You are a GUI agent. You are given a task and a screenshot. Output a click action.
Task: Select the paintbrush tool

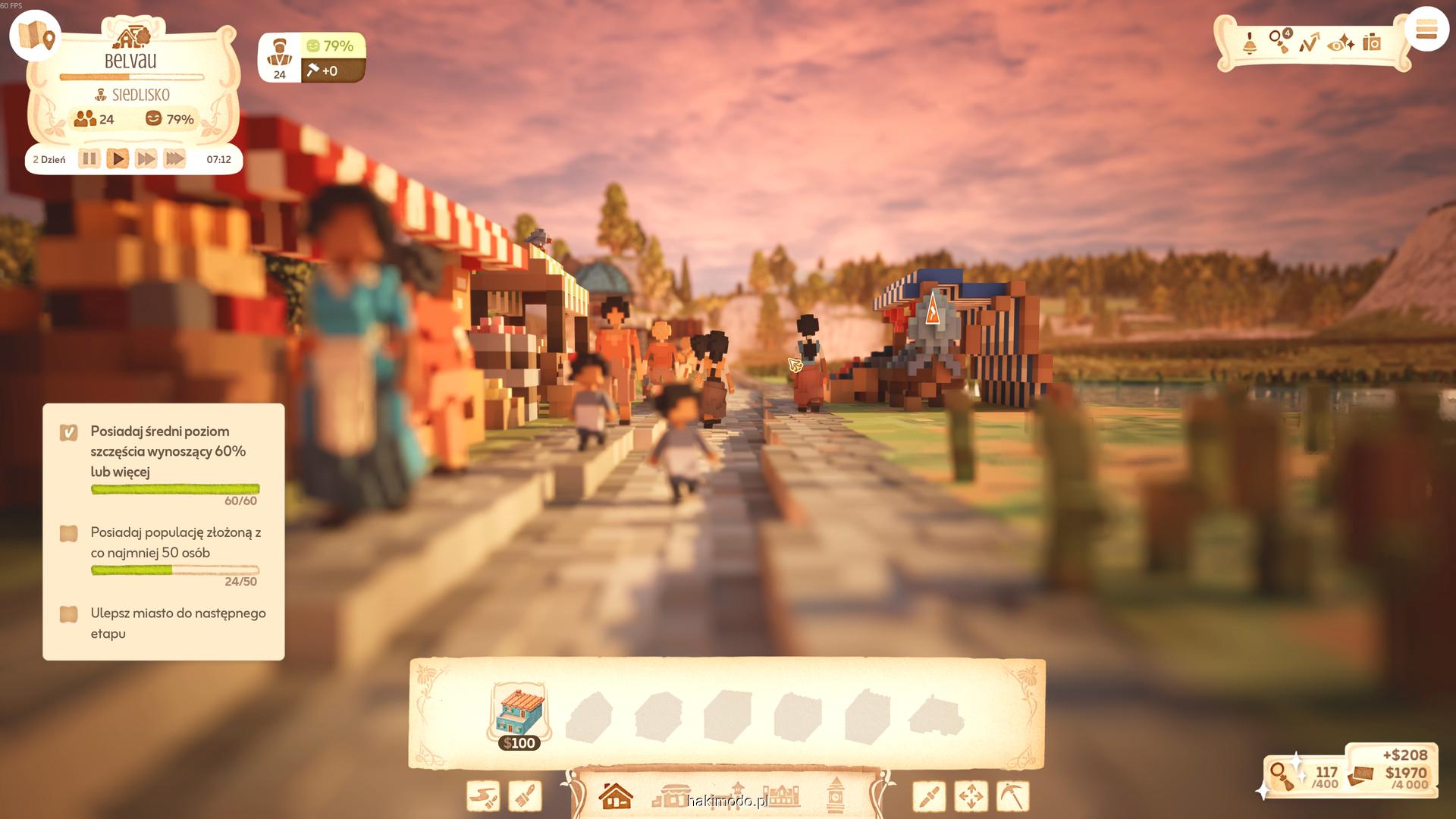[525, 796]
